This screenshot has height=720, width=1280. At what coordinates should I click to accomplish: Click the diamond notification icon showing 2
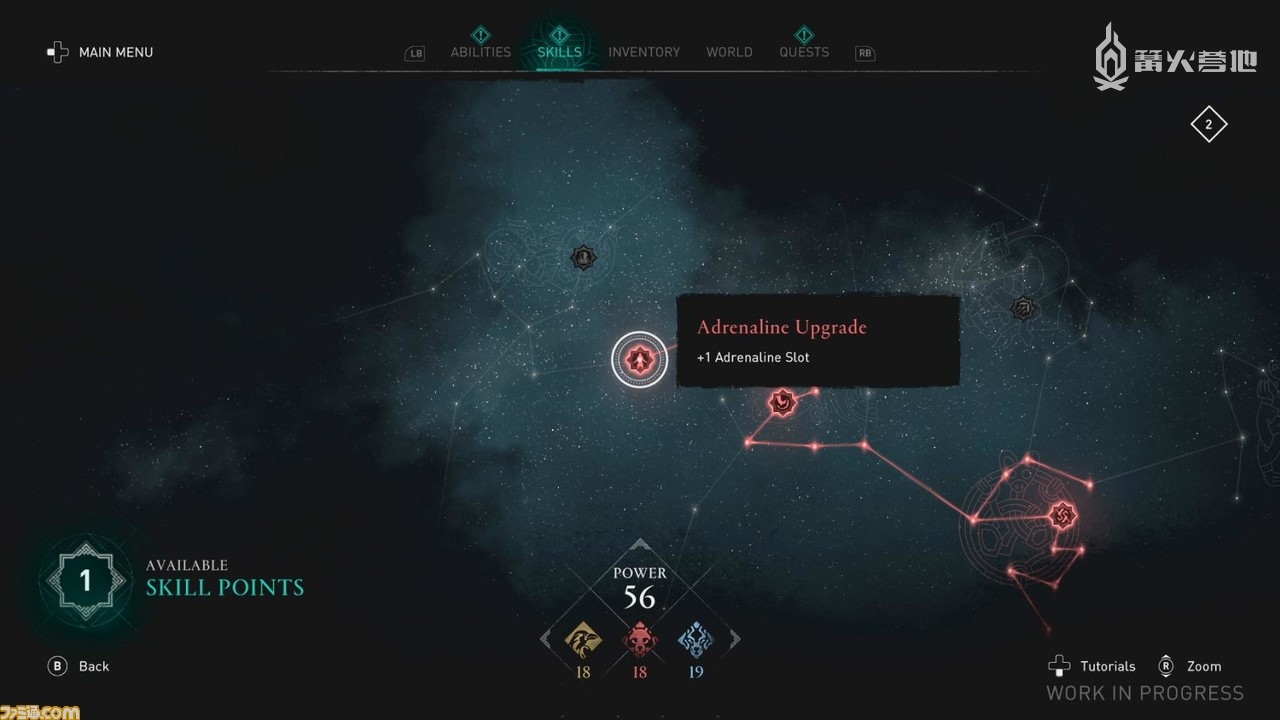click(x=1208, y=125)
